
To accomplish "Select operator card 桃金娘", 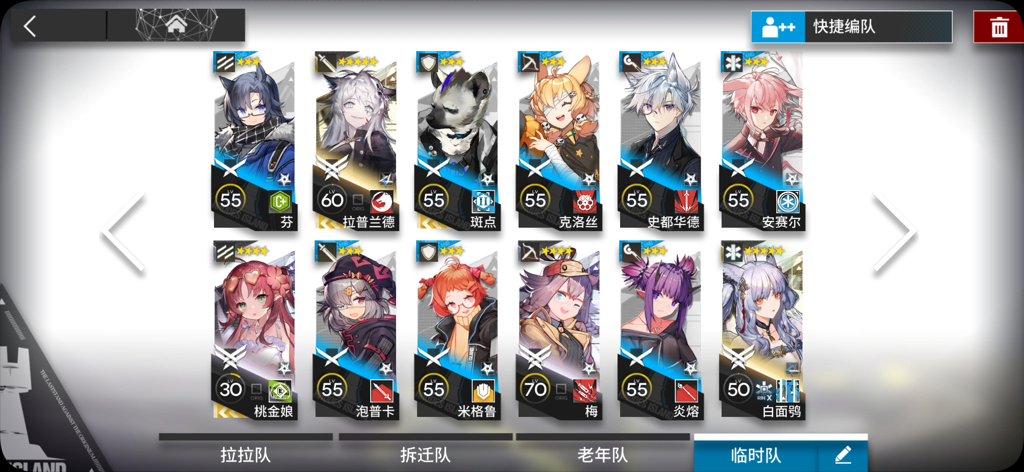I will (x=254, y=330).
